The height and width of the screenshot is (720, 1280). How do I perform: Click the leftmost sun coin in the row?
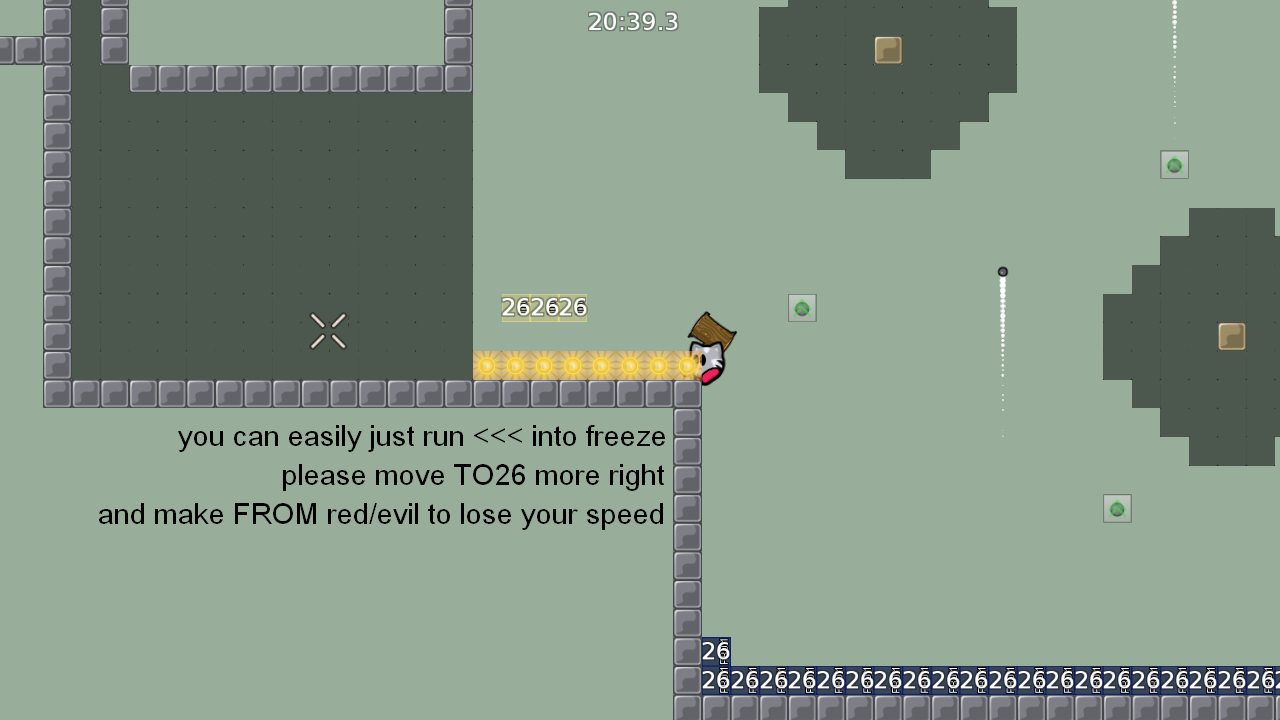(486, 365)
